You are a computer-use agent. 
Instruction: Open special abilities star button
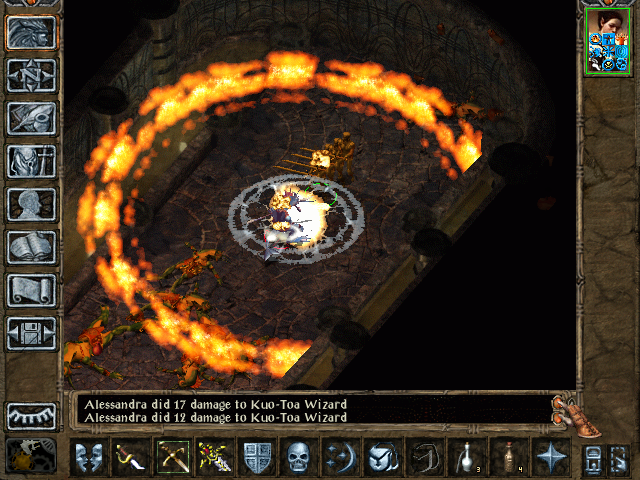(550, 459)
